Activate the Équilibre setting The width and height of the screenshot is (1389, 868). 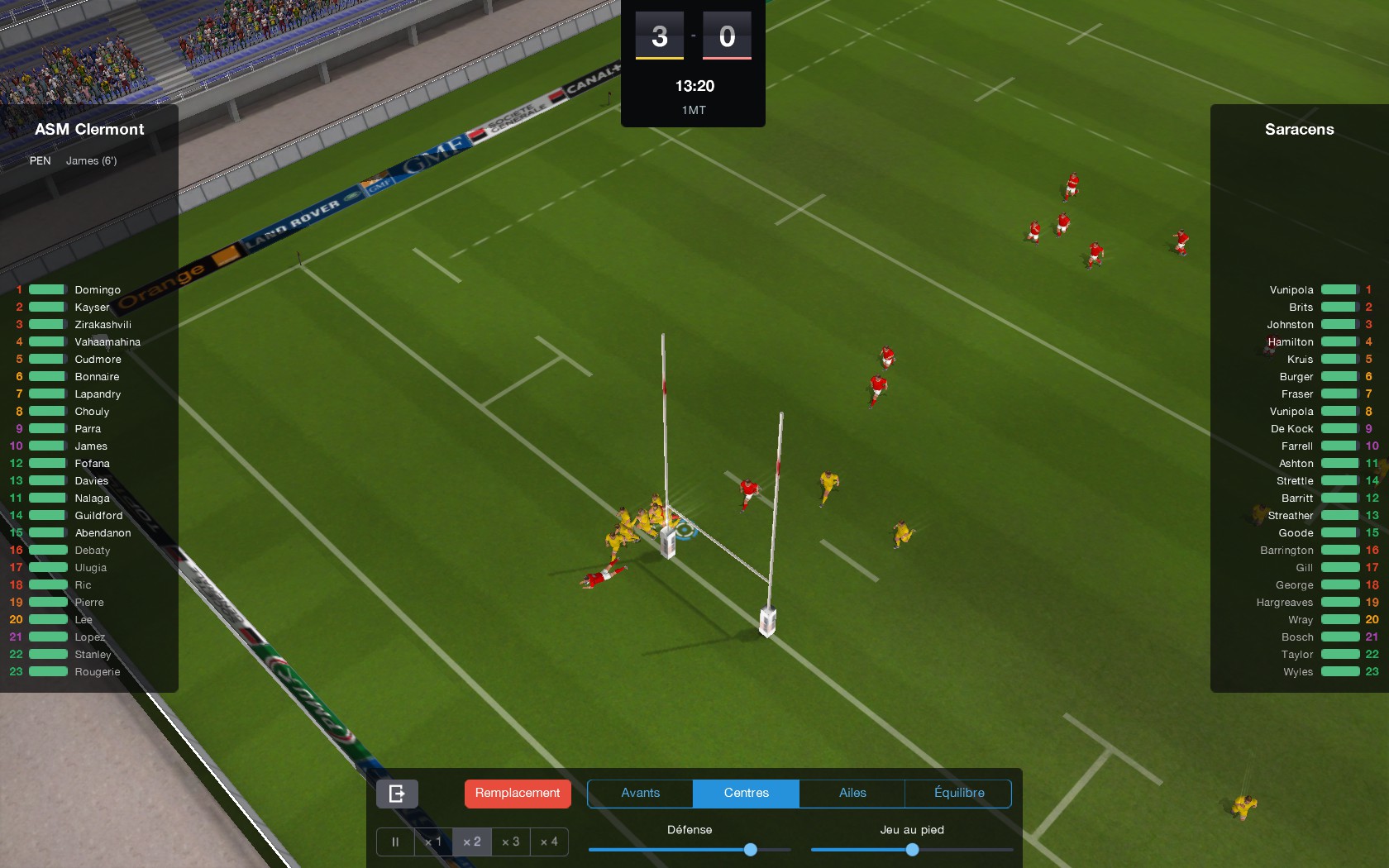[959, 793]
